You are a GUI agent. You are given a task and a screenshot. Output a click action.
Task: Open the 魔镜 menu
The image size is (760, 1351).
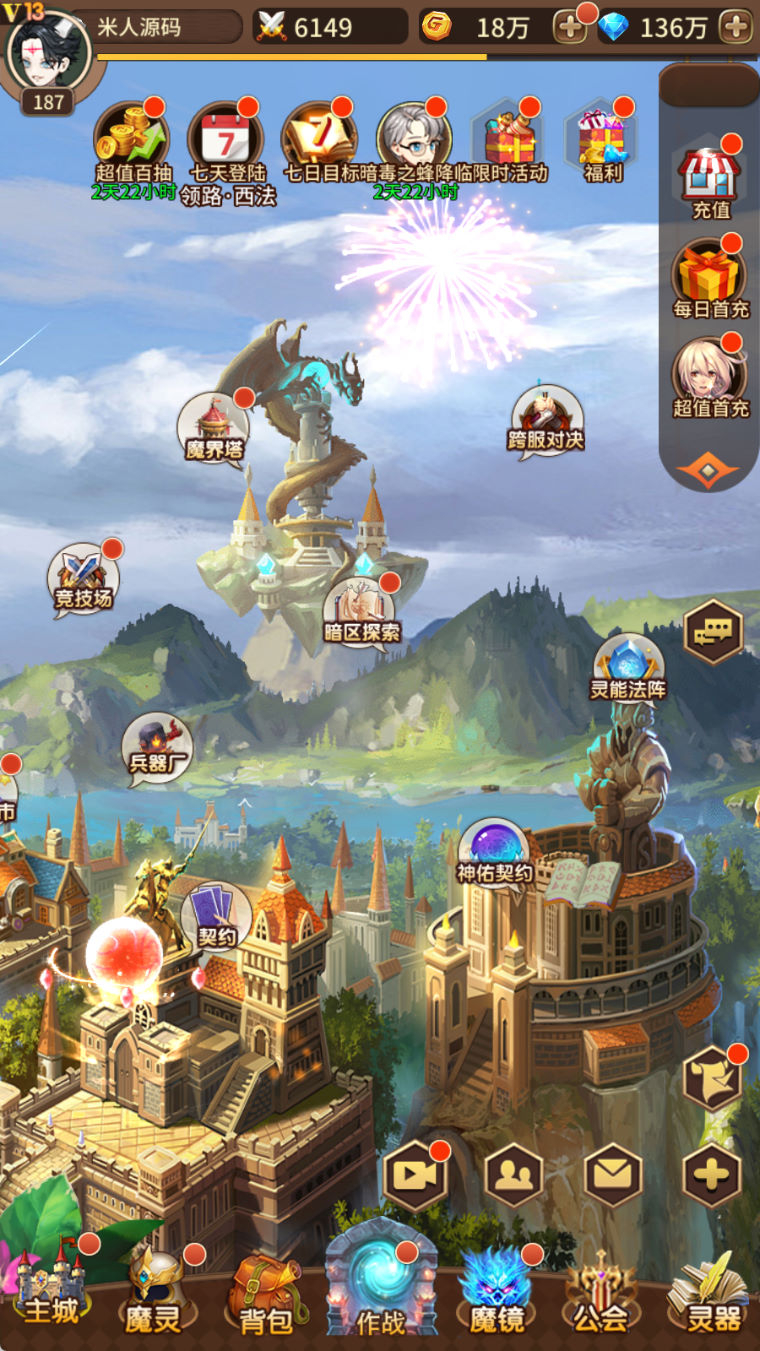click(496, 1292)
